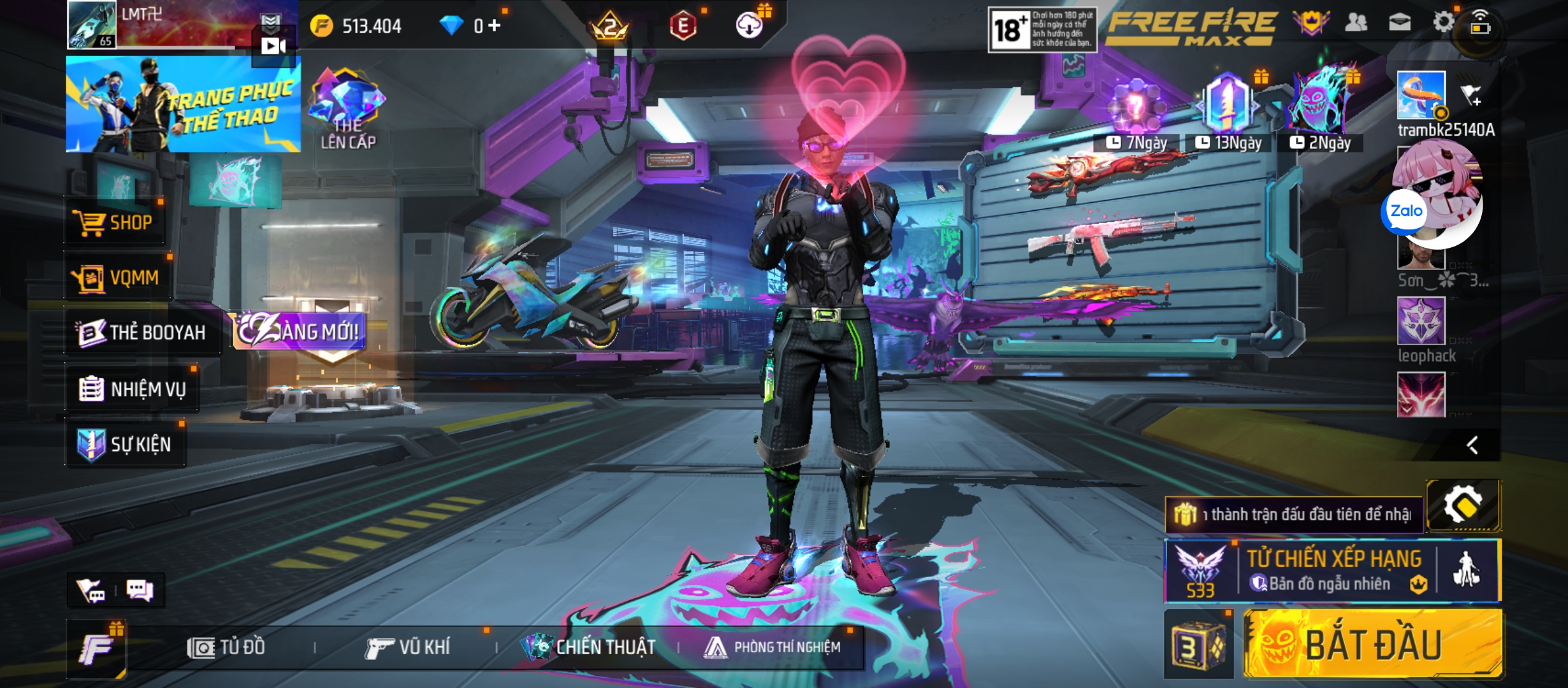Screen dimensions: 1568x688
Task: Add diamonds with the plus button
Action: (x=495, y=25)
